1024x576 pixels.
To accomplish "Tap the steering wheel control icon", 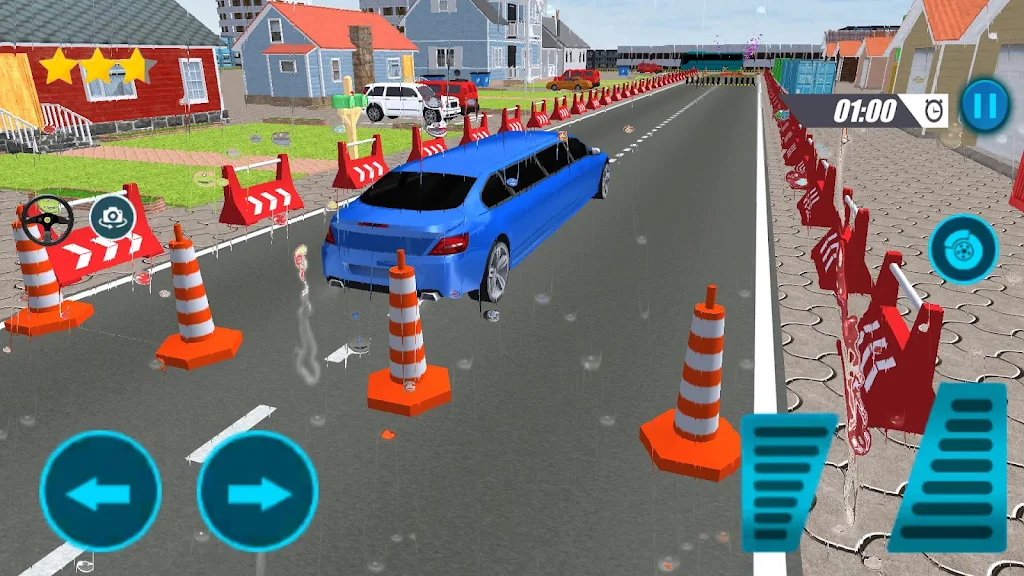I will click(x=47, y=219).
